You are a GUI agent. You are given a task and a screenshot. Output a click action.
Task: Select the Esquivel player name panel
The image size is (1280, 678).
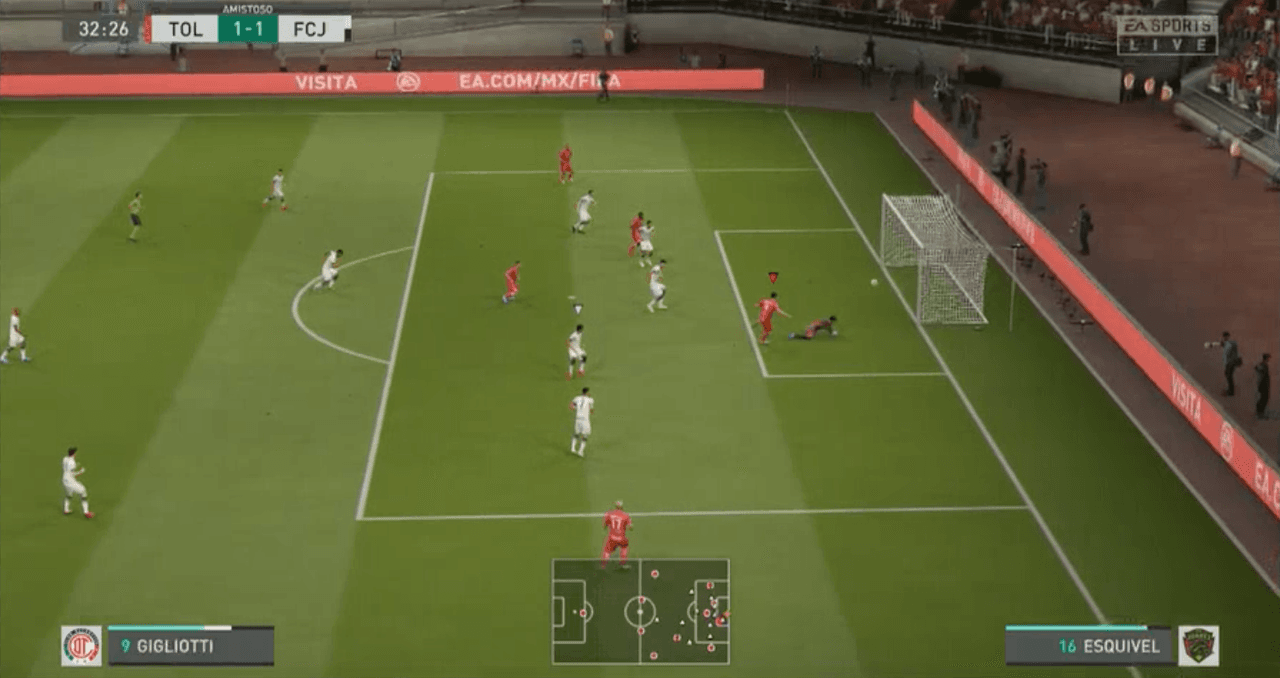(1089, 646)
